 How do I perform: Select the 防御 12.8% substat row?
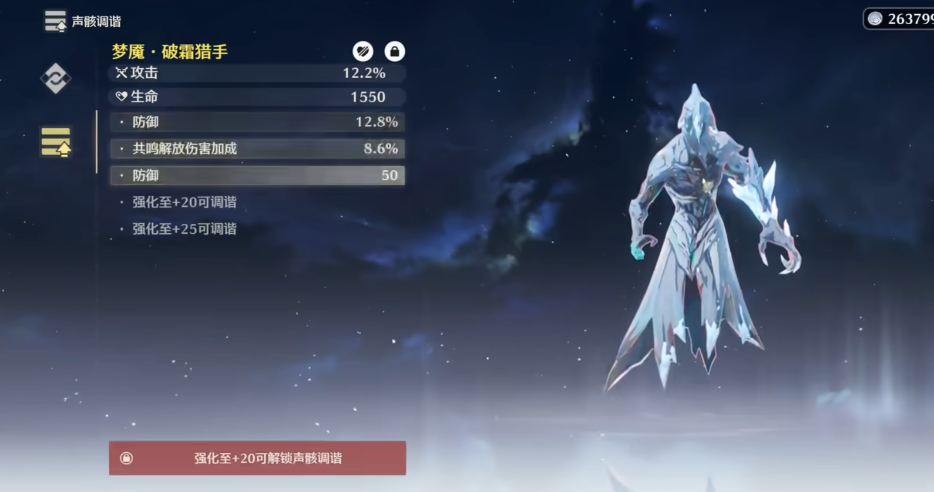pos(257,122)
